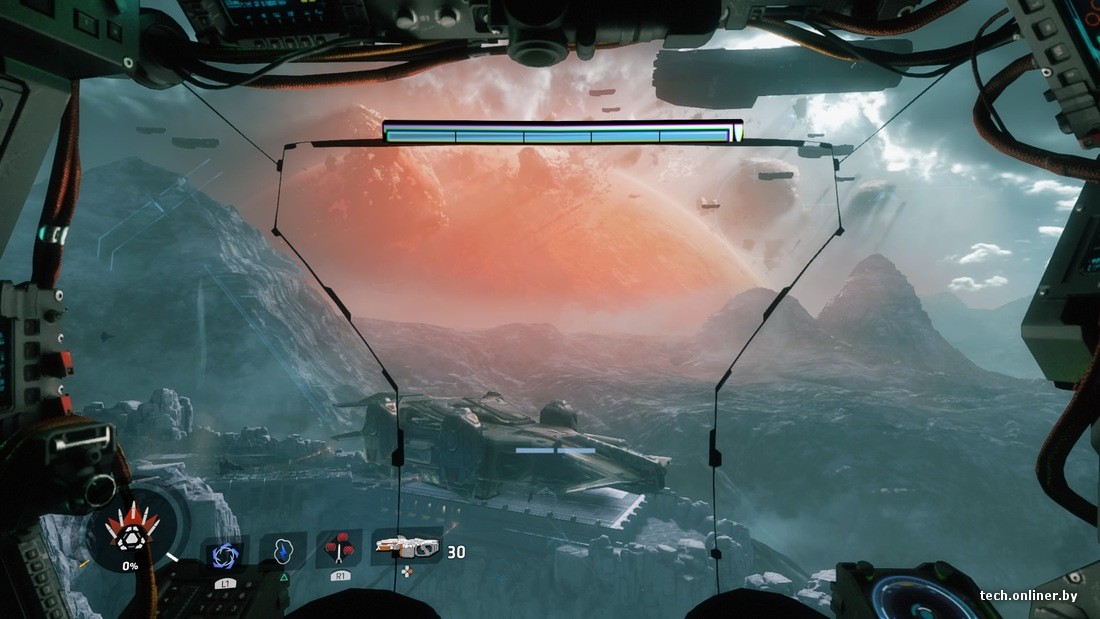Screen dimensions: 1100x619
Task: Select the titan rifle weapon slot
Action: (x=406, y=547)
